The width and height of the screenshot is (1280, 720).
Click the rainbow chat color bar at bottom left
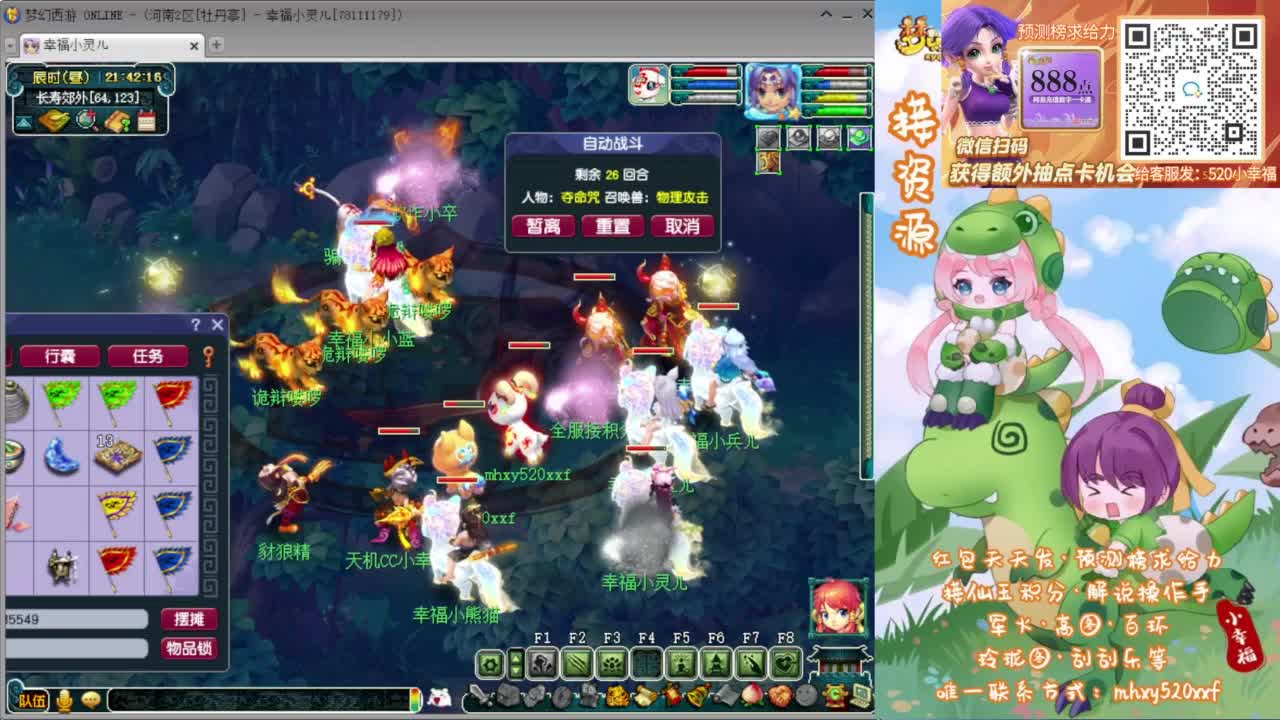pyautogui.click(x=415, y=700)
